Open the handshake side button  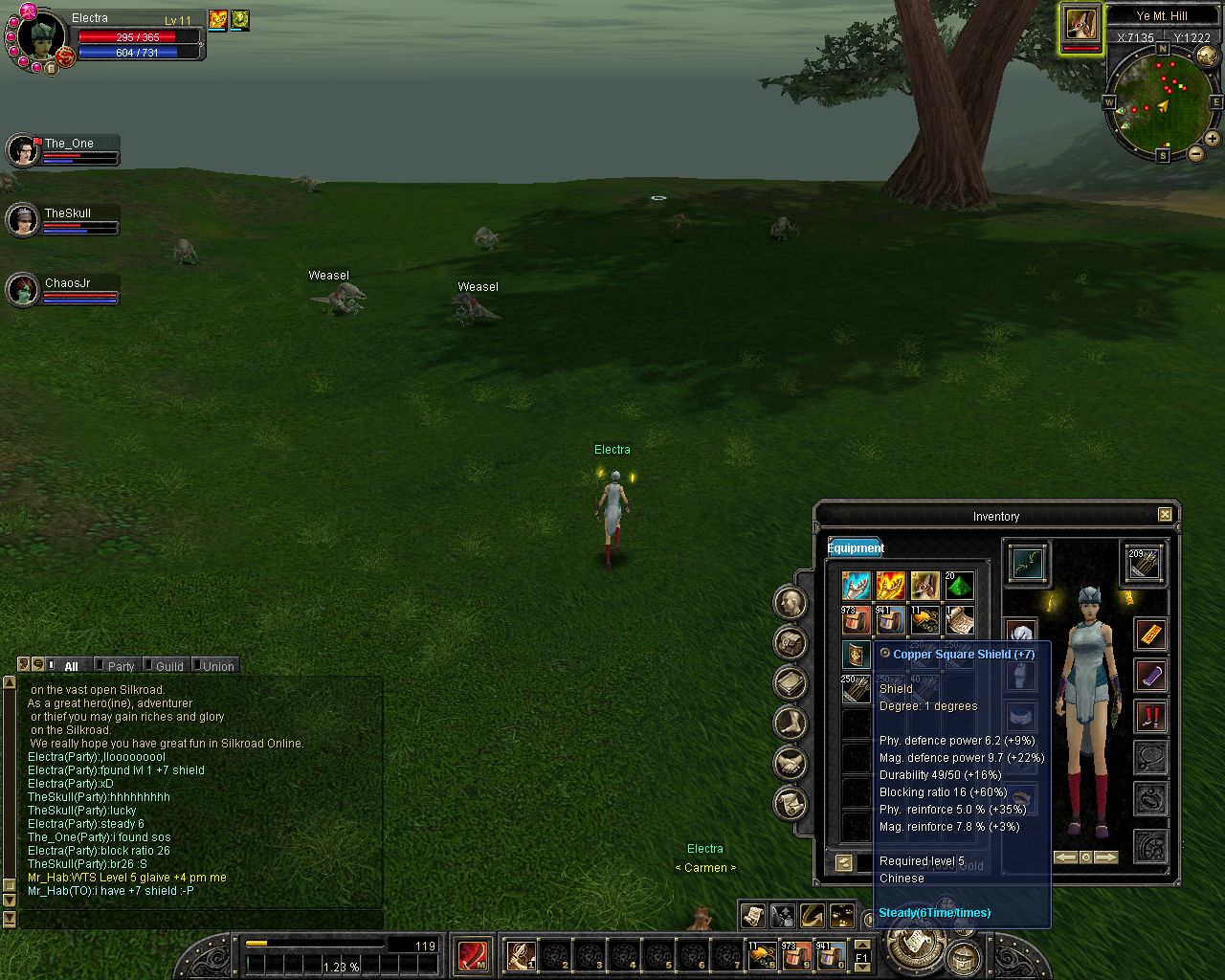pos(791,763)
